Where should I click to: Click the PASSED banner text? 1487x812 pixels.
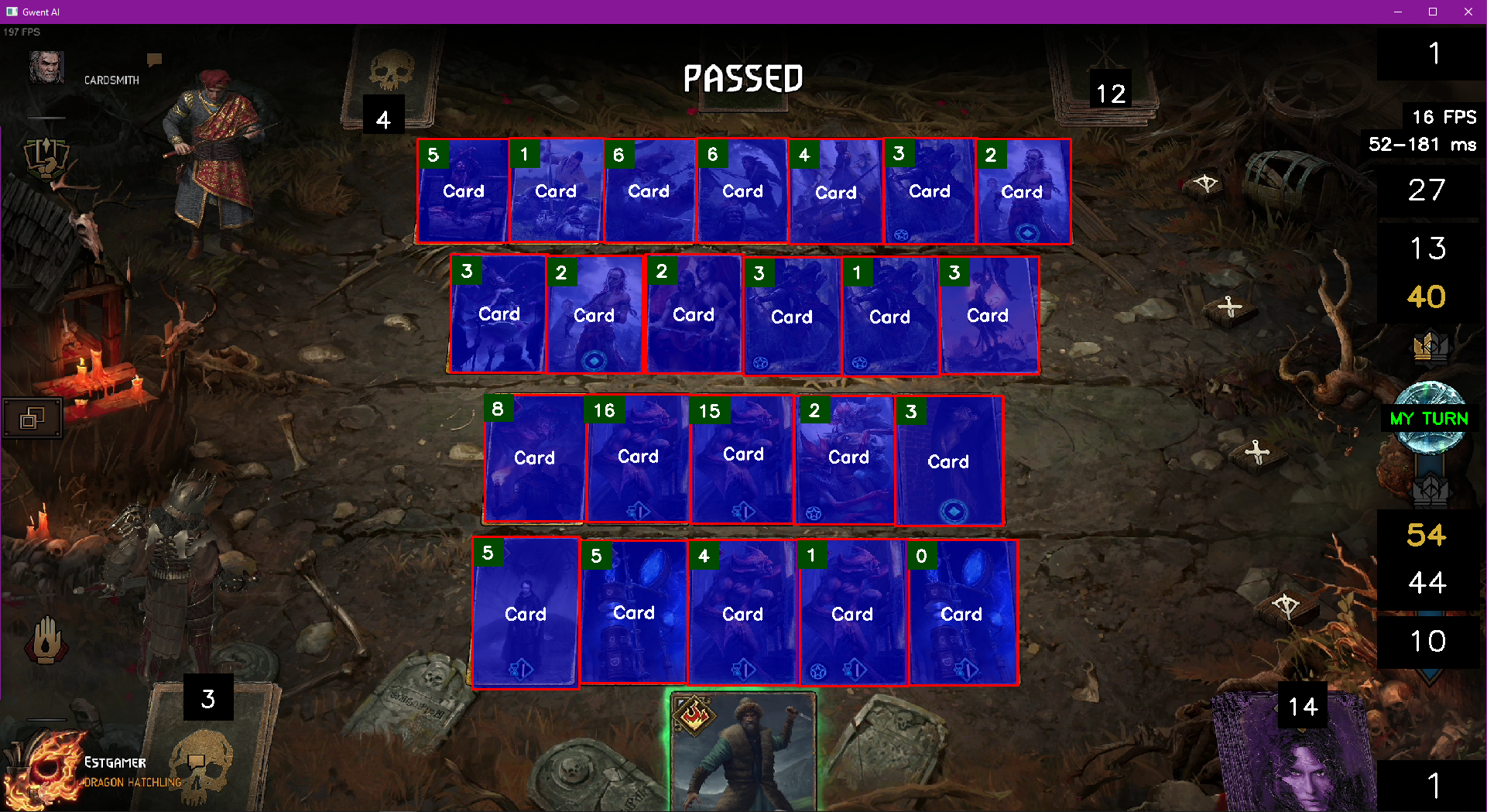(x=742, y=79)
